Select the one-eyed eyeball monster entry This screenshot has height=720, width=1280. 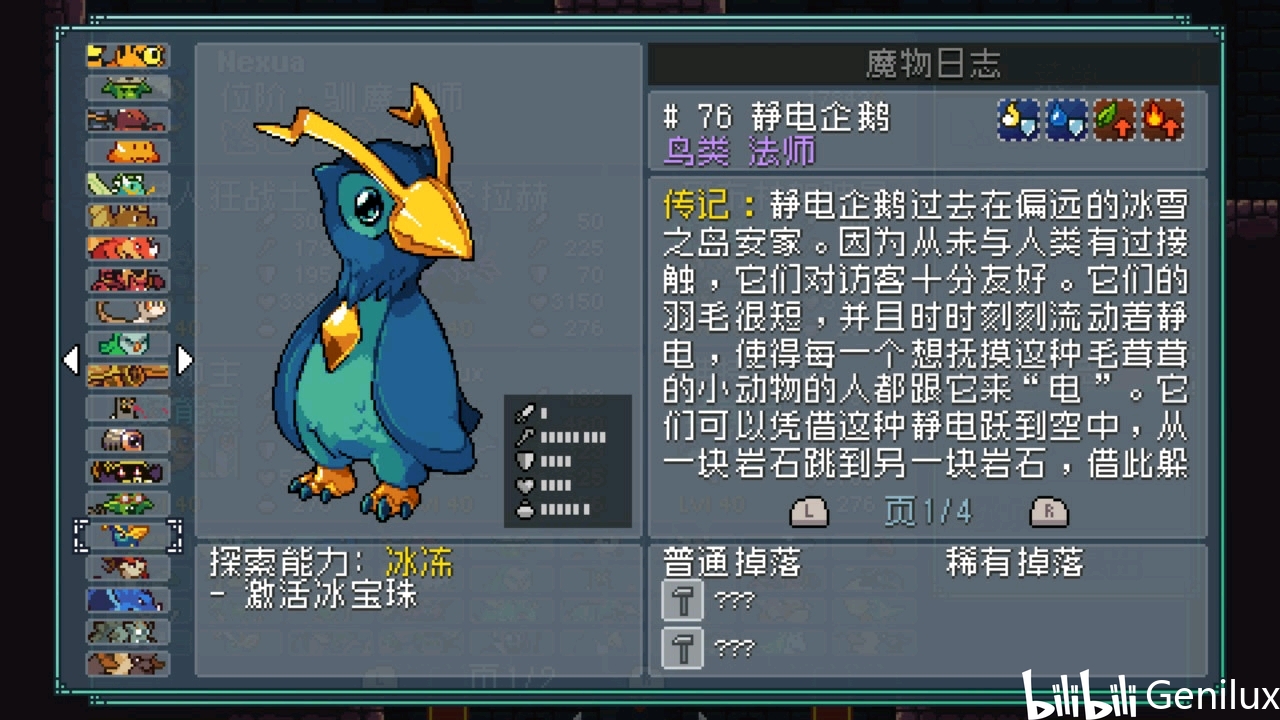click(x=127, y=440)
